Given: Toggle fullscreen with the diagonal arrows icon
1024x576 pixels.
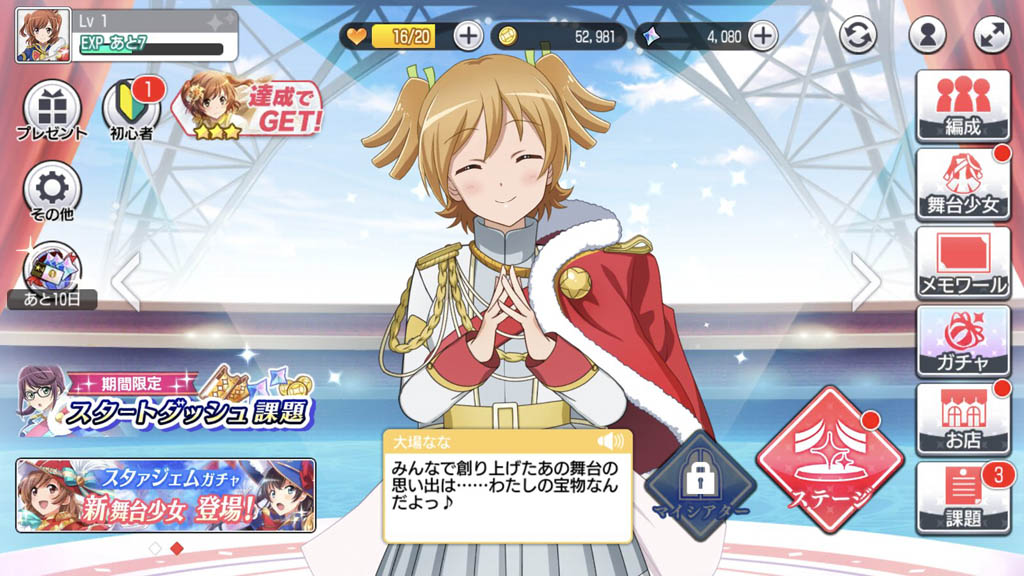Looking at the screenshot, I should (x=992, y=35).
